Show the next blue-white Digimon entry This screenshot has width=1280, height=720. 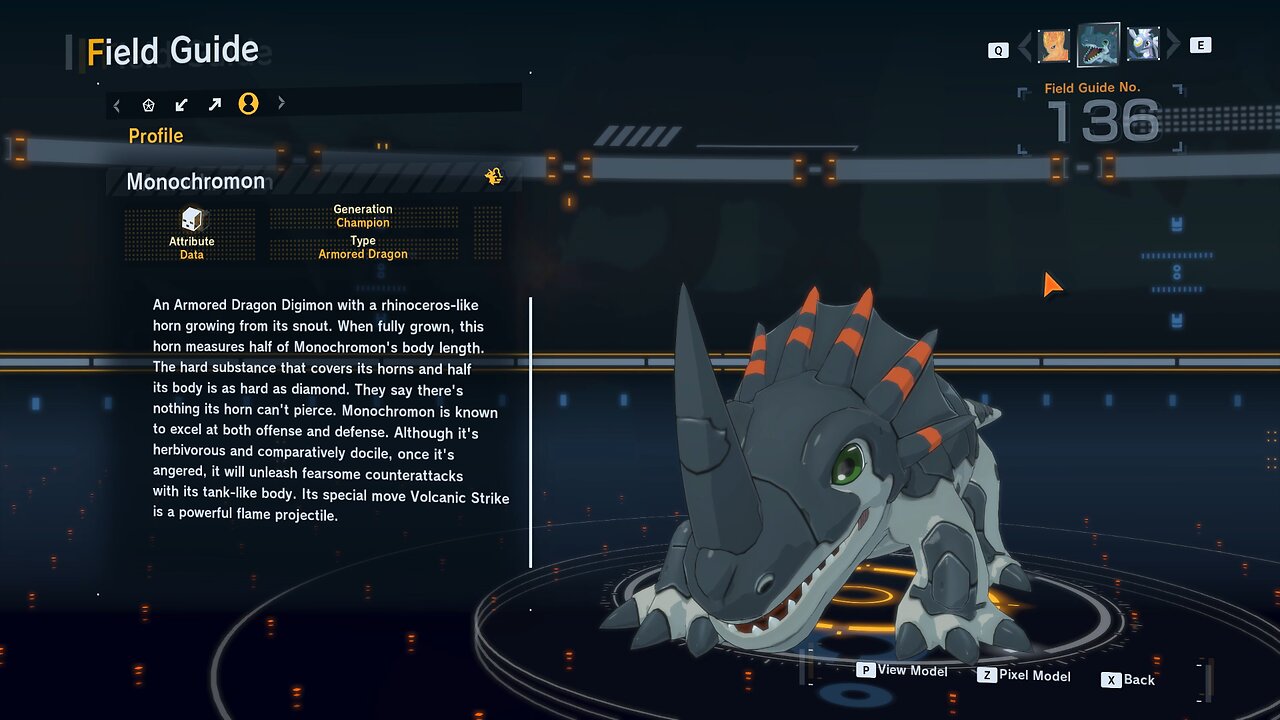coord(1143,44)
